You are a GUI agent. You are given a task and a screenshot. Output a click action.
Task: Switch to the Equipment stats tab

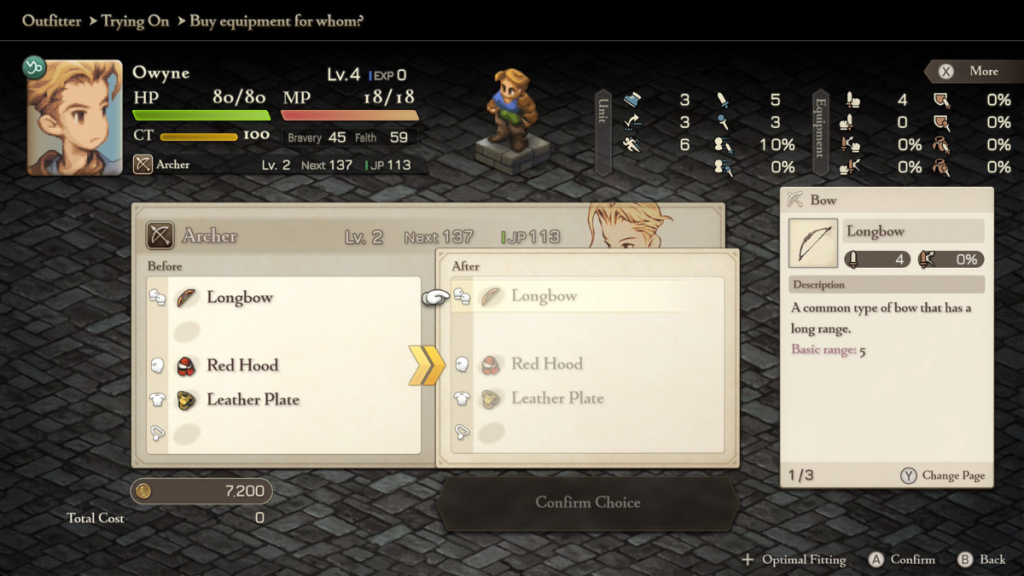click(820, 132)
